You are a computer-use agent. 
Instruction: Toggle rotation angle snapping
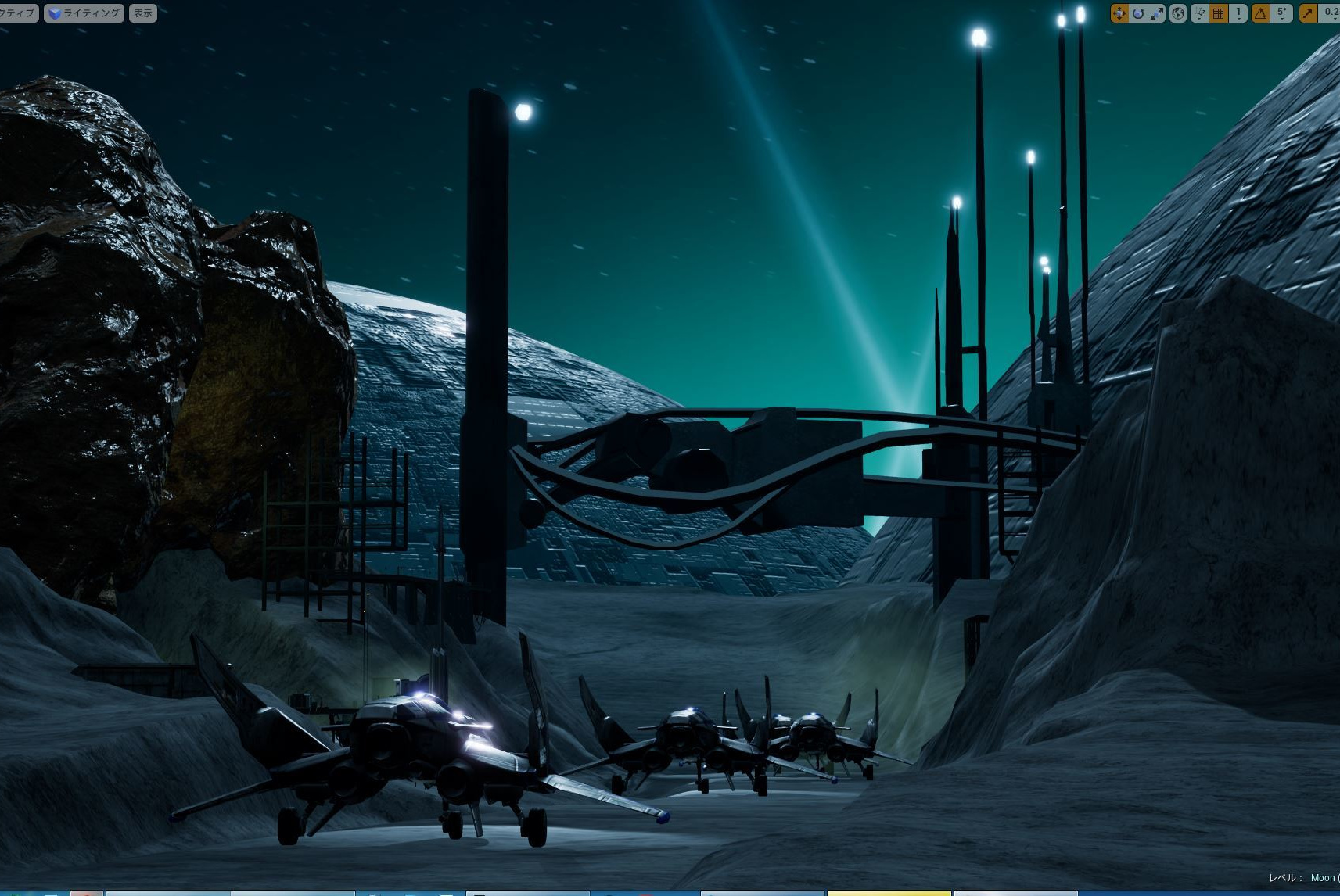(1260, 13)
